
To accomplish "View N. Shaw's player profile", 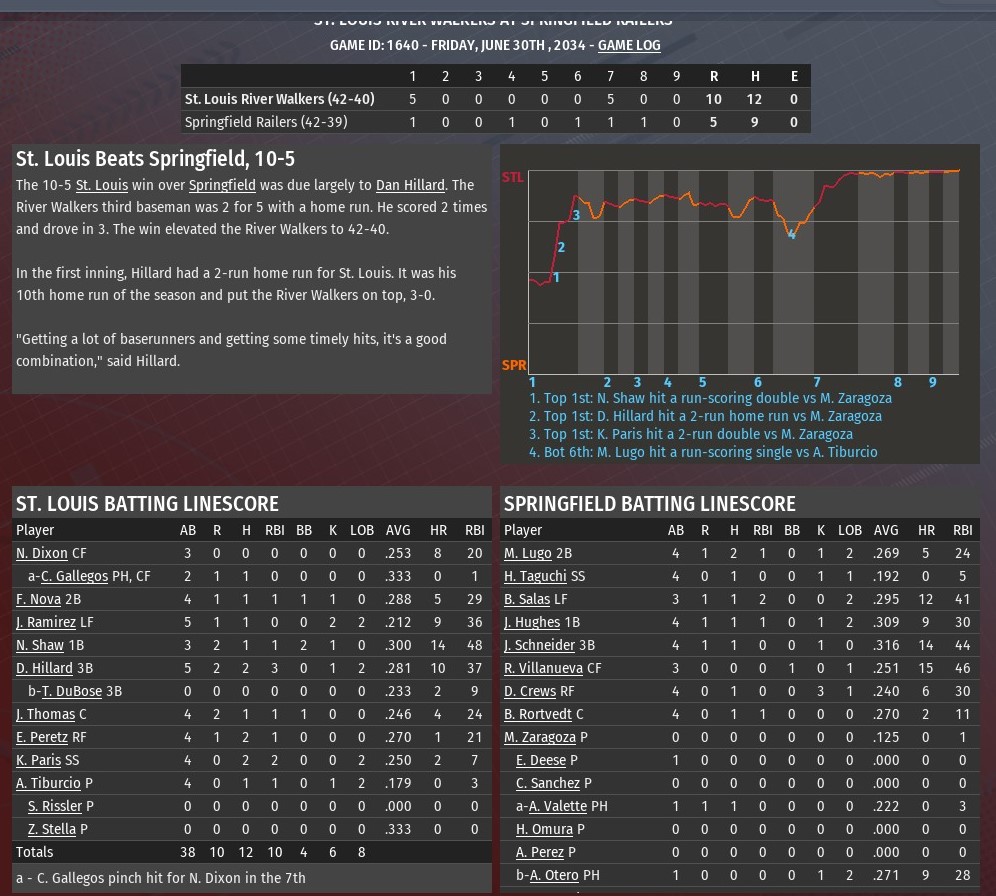I will click(39, 645).
